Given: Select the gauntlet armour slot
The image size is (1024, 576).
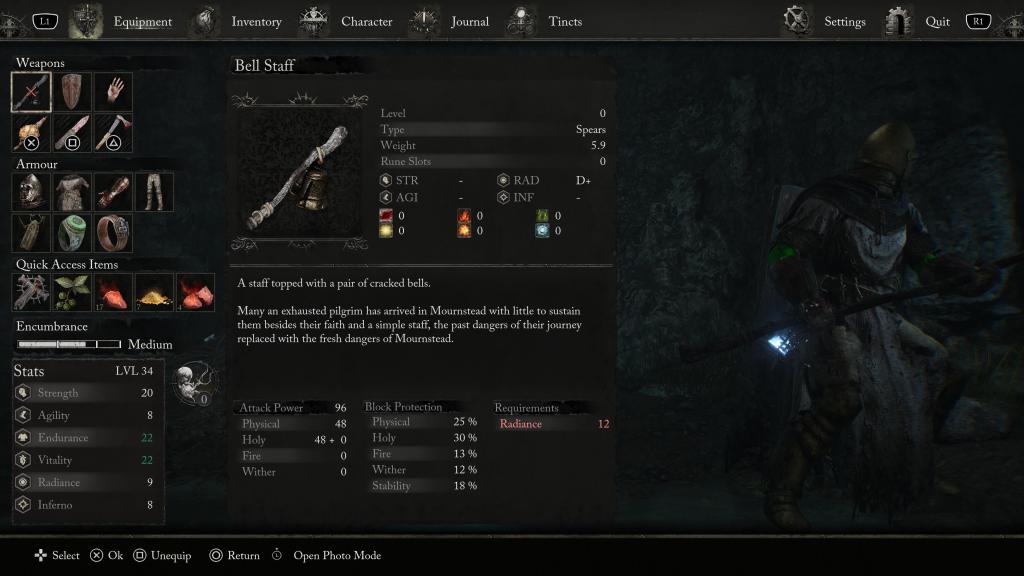Looking at the screenshot, I should (113, 192).
